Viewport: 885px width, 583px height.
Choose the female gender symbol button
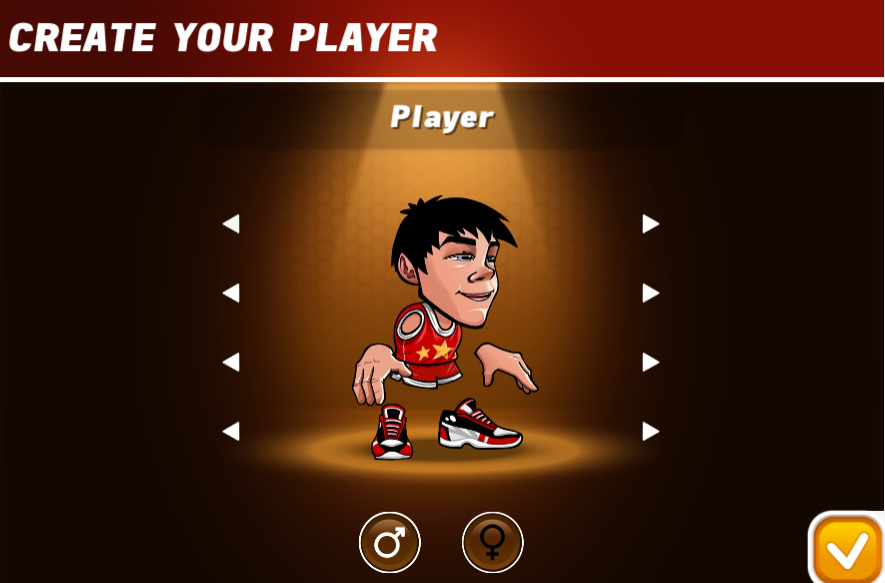pyautogui.click(x=493, y=543)
